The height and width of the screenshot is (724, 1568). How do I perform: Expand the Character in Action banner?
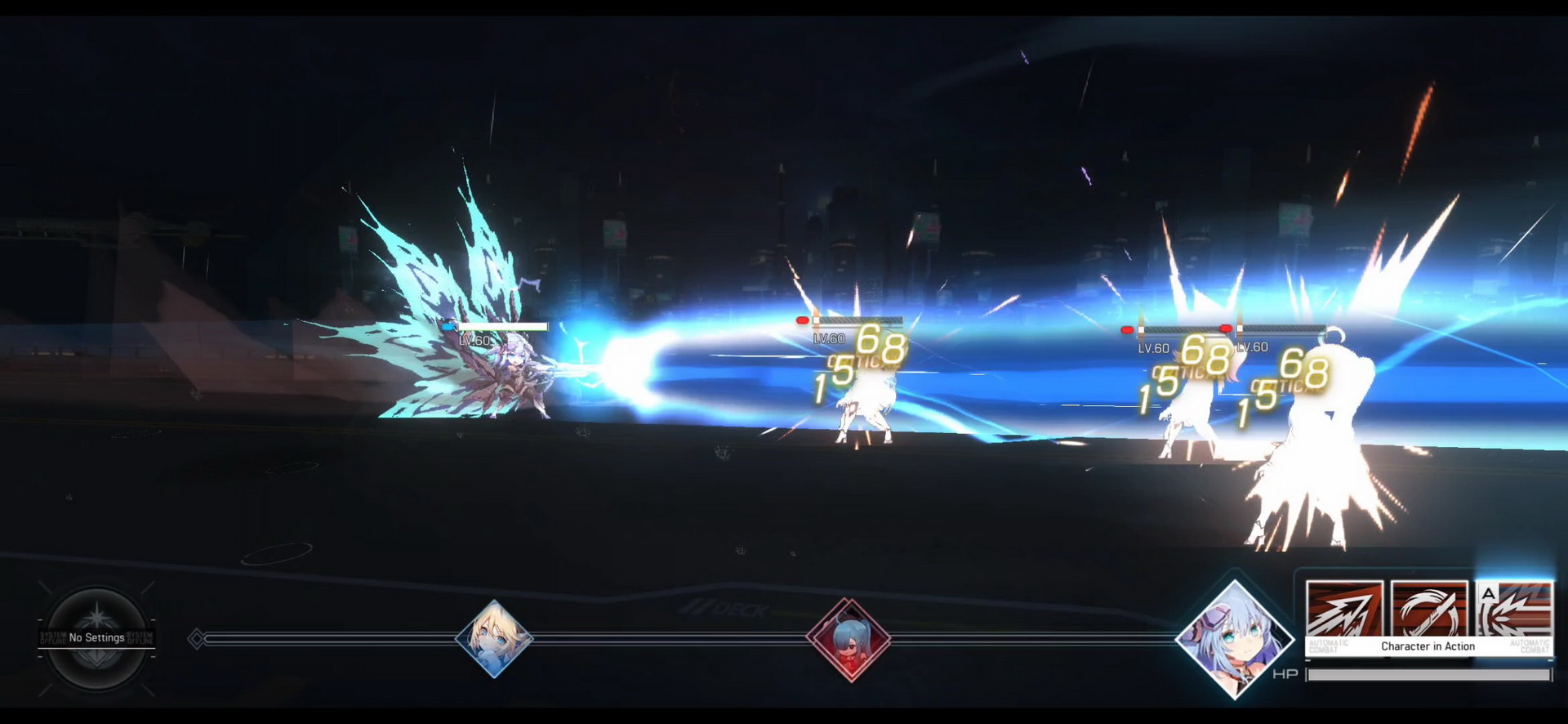pos(1427,646)
